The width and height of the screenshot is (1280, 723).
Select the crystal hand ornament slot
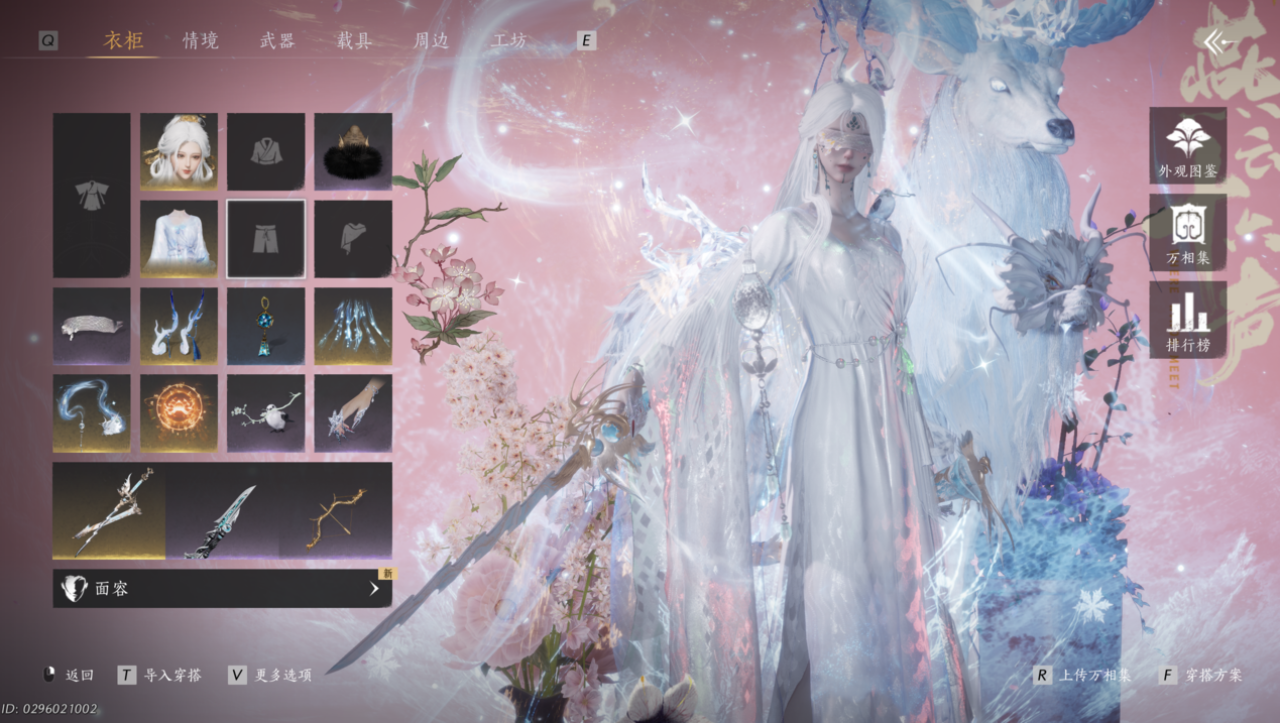[x=353, y=413]
